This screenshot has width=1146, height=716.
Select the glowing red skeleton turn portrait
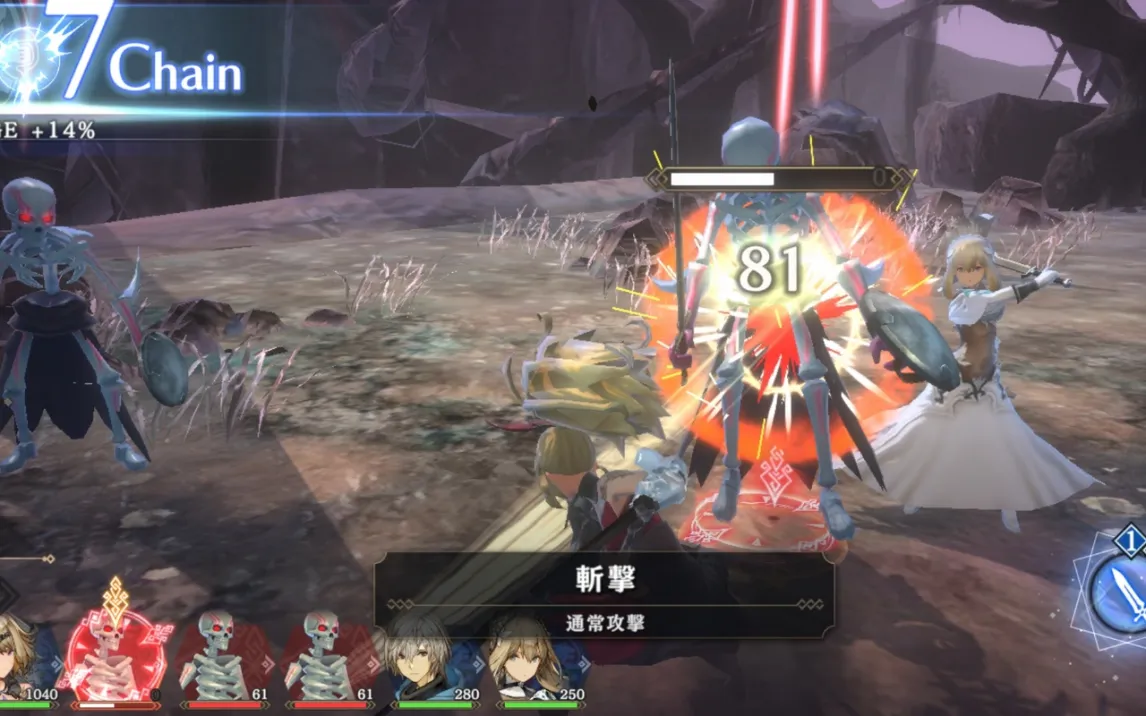(x=116, y=654)
